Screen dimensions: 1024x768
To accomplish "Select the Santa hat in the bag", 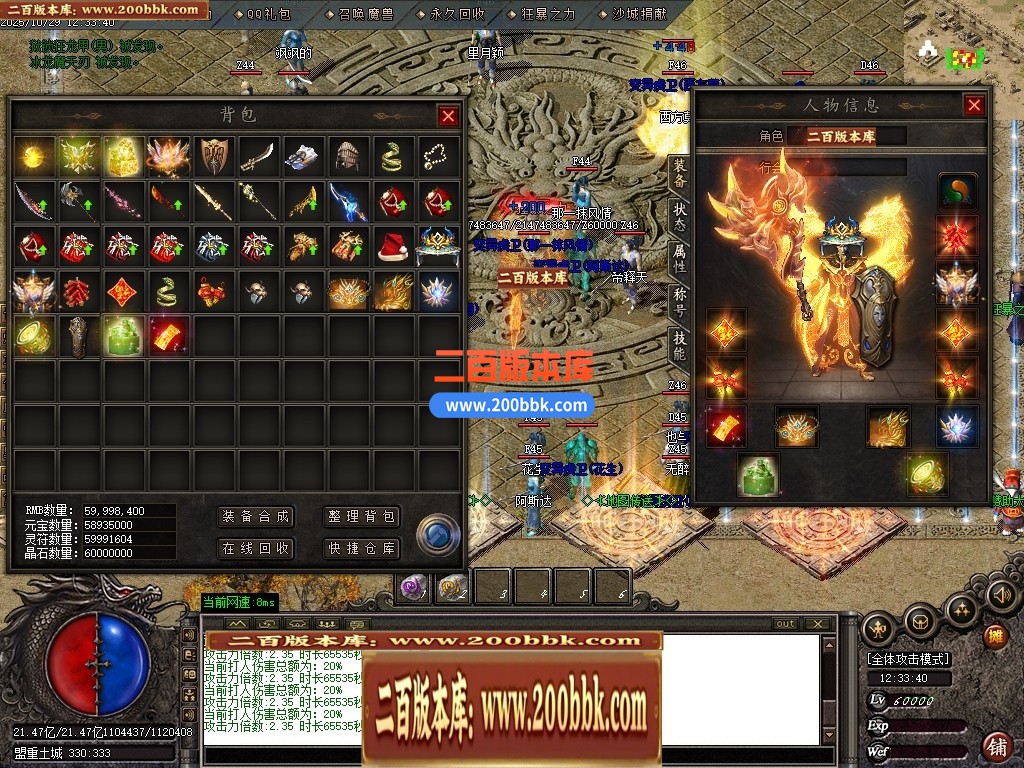I will [x=392, y=246].
